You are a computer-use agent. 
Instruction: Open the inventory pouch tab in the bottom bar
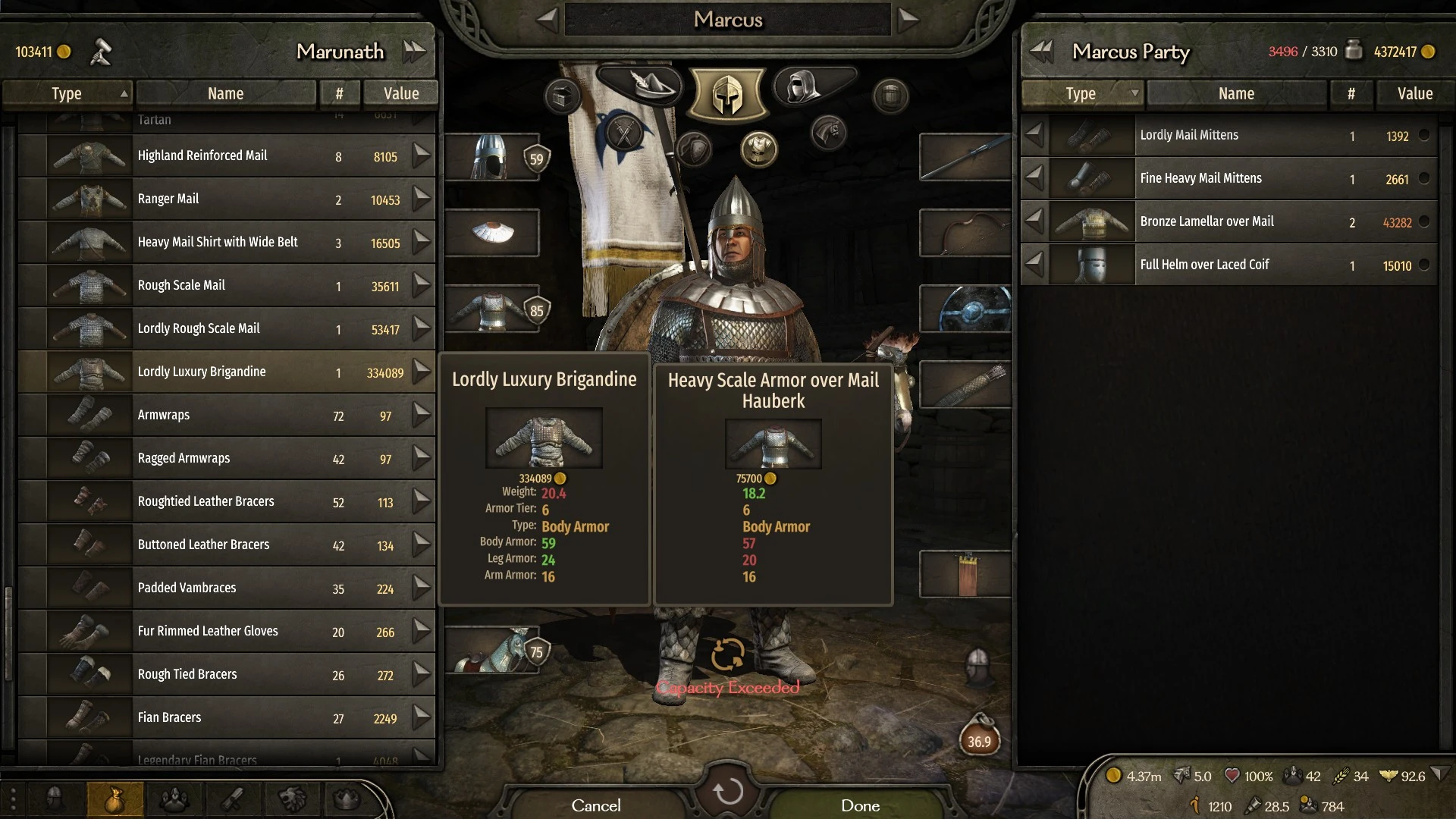[x=115, y=799]
